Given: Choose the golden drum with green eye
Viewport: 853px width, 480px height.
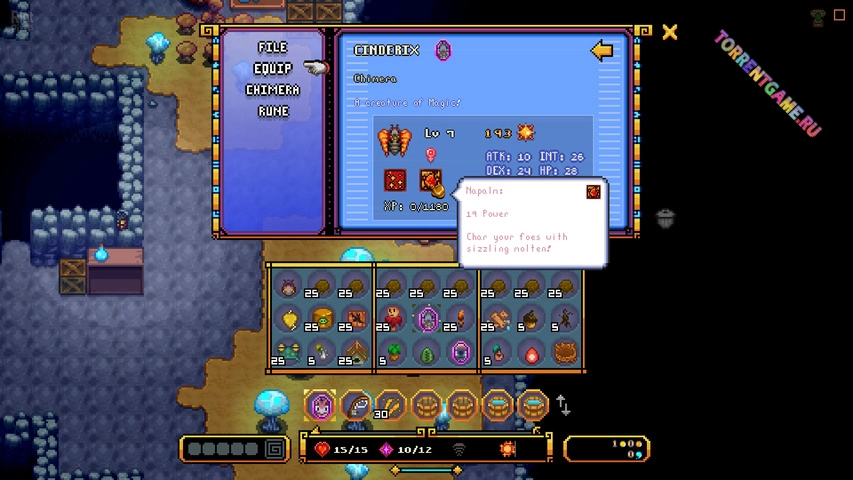Looking at the screenshot, I should tap(322, 320).
